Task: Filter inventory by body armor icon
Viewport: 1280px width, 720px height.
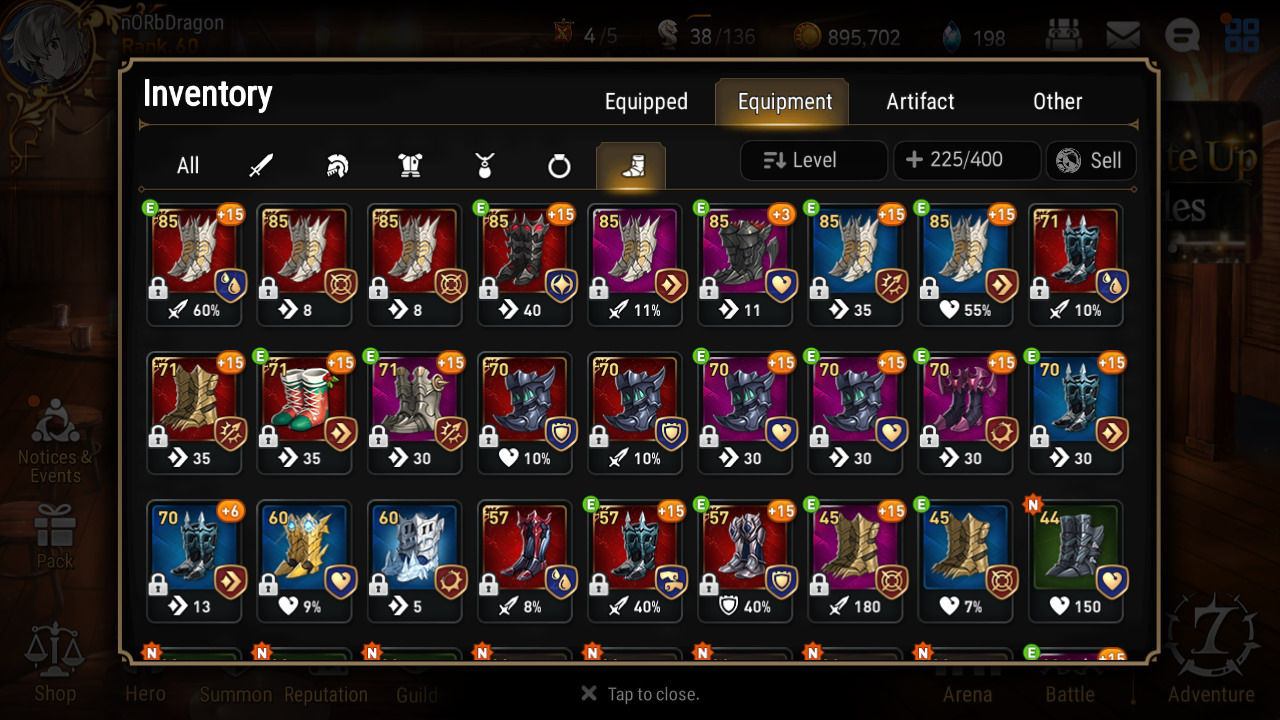Action: tap(410, 166)
